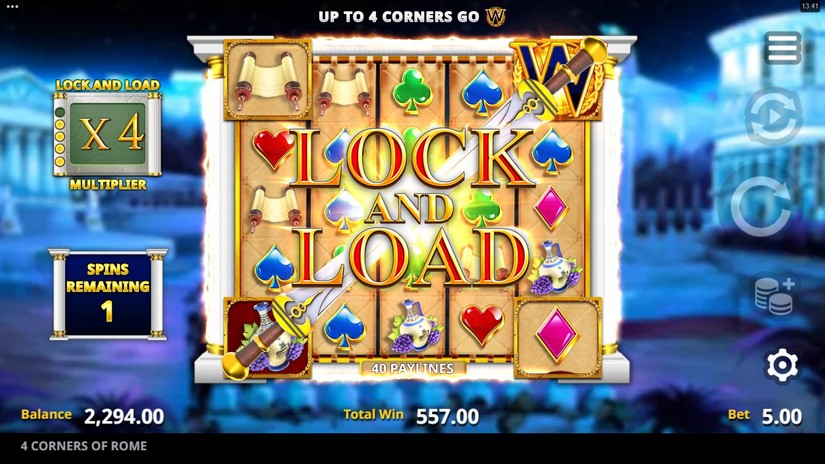This screenshot has width=825, height=464.
Task: Open the hamburger menu
Action: 782,48
